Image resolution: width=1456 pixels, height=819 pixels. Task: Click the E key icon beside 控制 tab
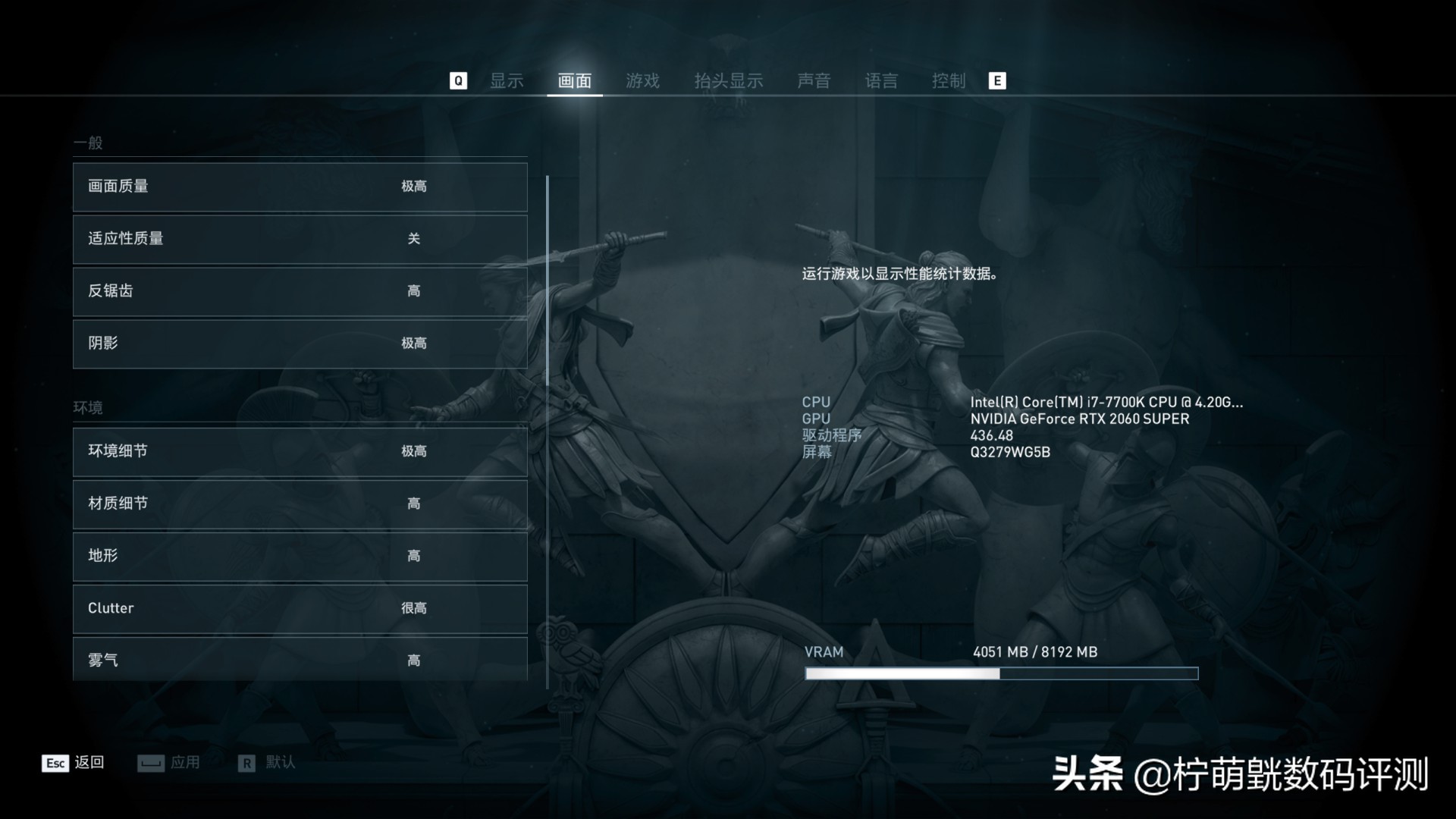(998, 80)
